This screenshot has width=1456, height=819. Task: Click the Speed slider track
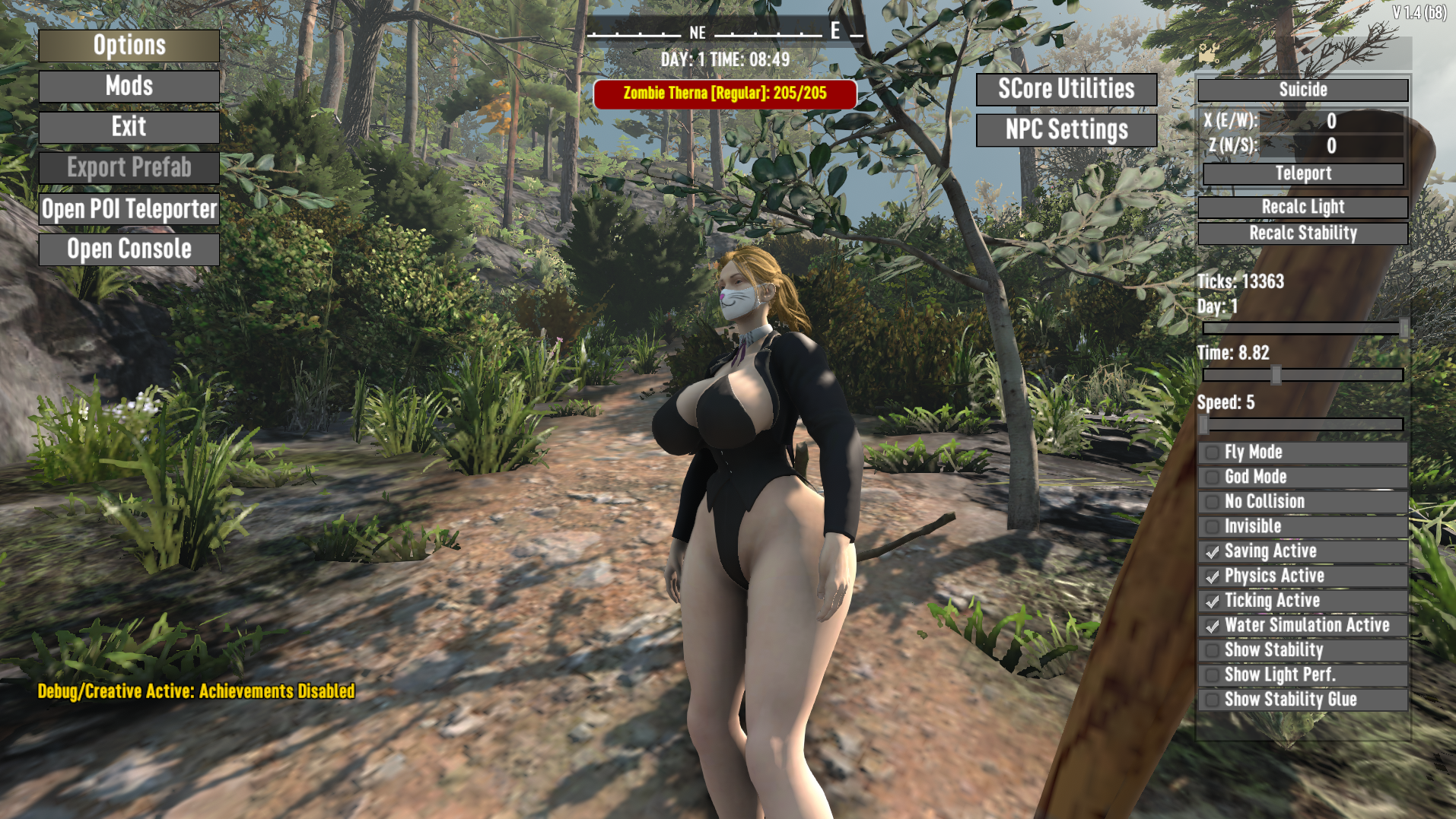coord(1302,424)
